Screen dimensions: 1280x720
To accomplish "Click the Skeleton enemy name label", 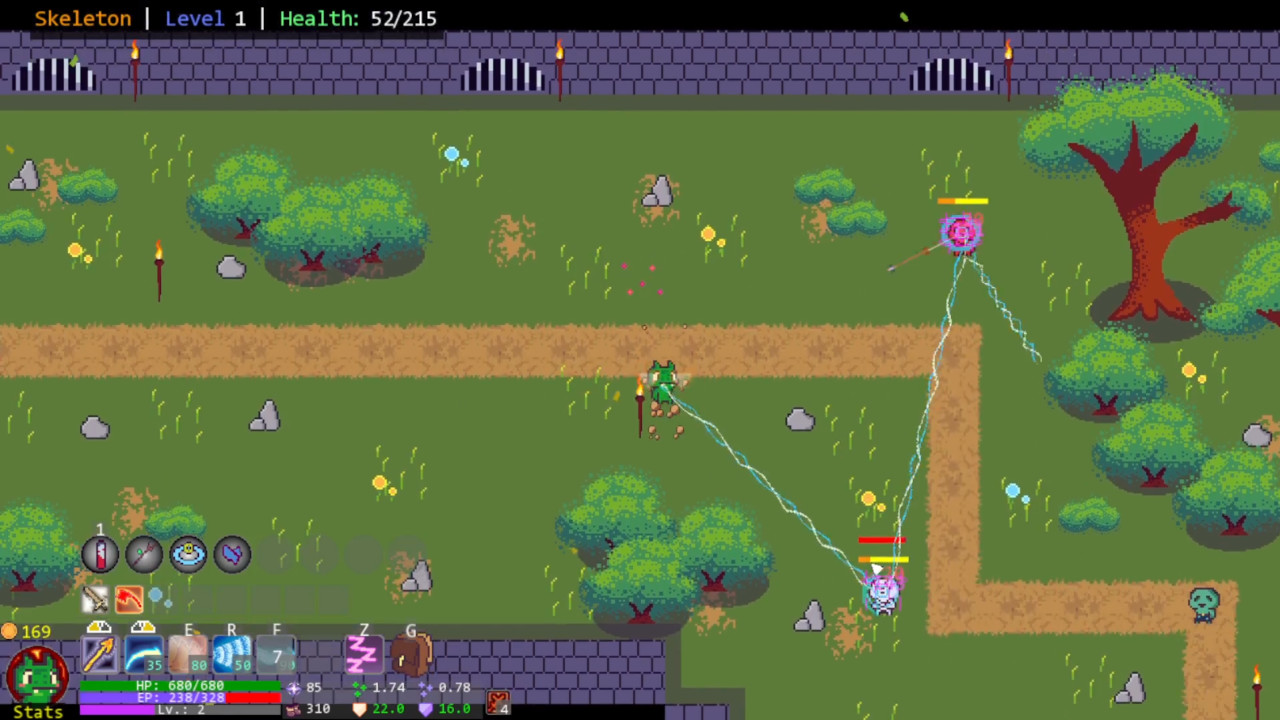I will 82,18.
